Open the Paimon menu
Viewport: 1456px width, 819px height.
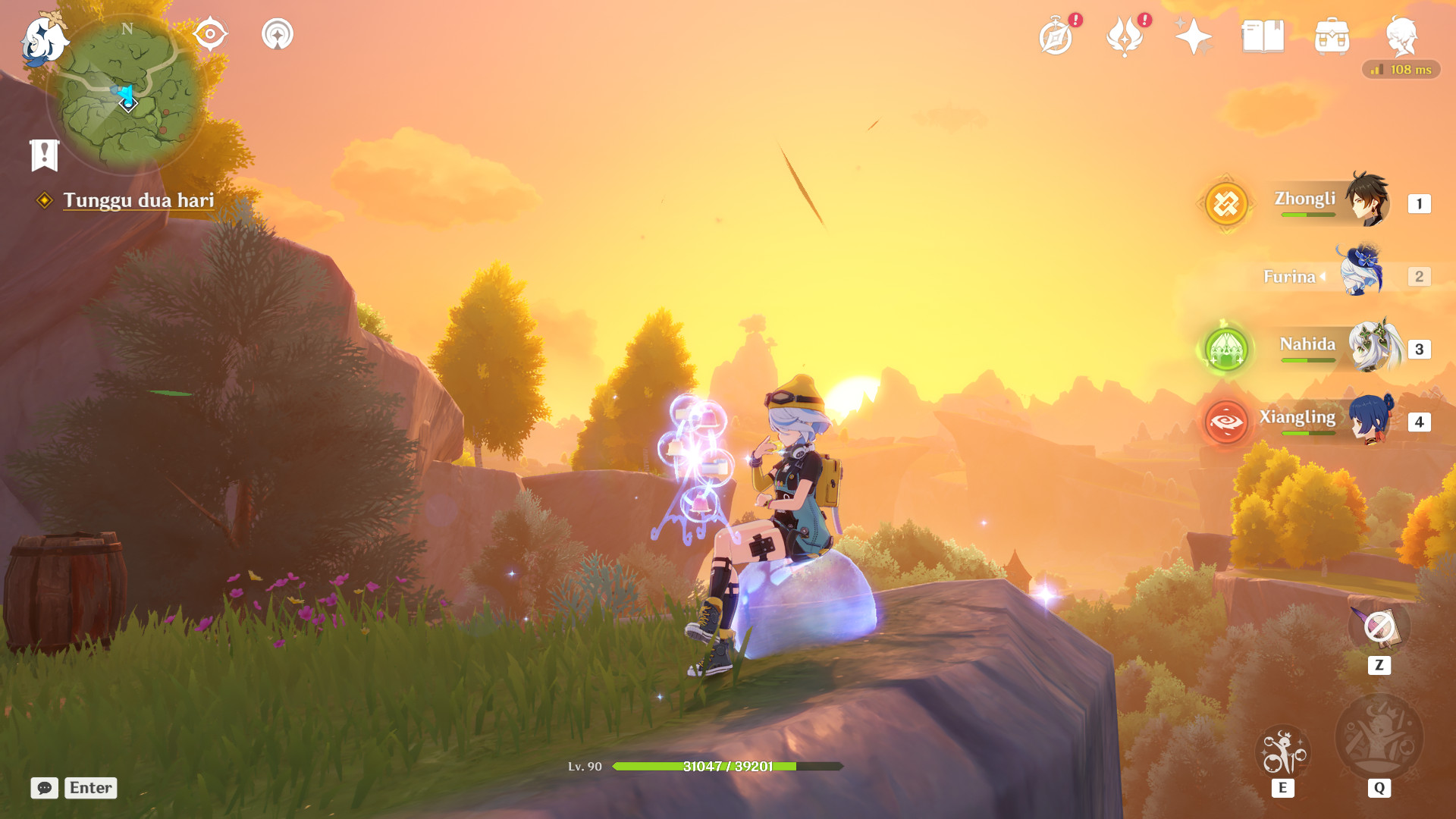coord(42,39)
